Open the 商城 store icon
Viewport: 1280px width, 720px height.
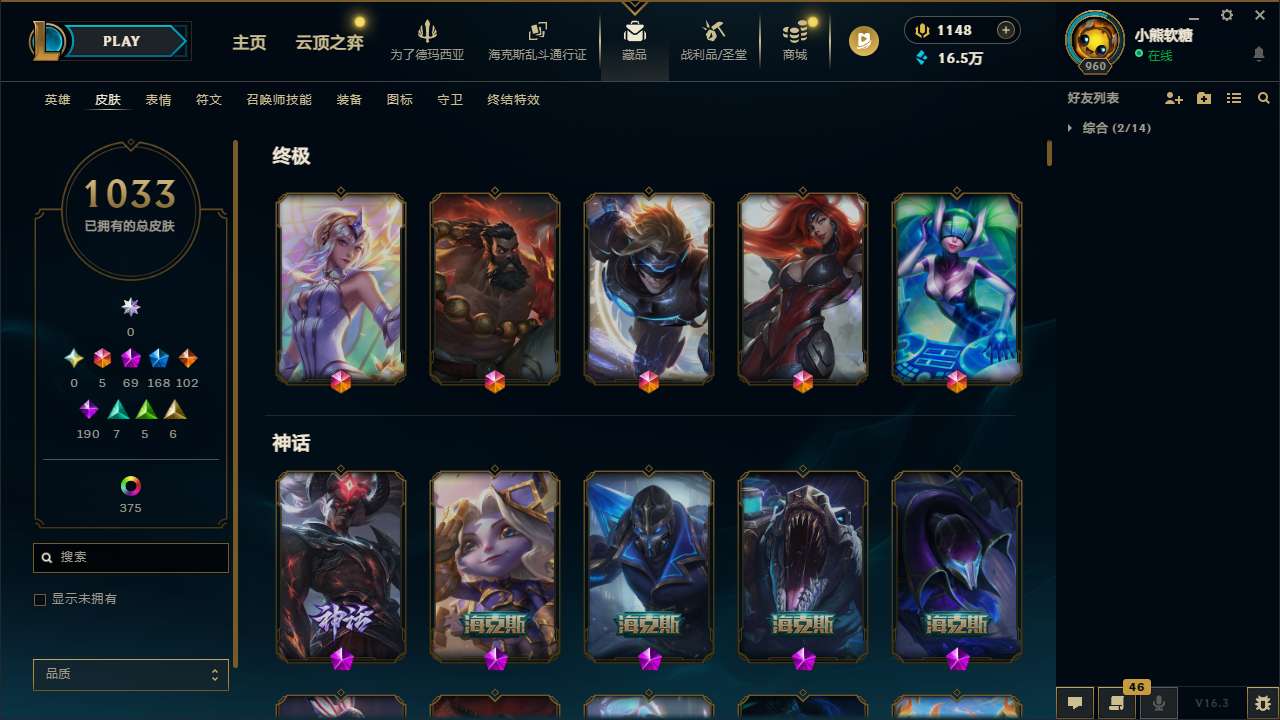pyautogui.click(x=794, y=40)
